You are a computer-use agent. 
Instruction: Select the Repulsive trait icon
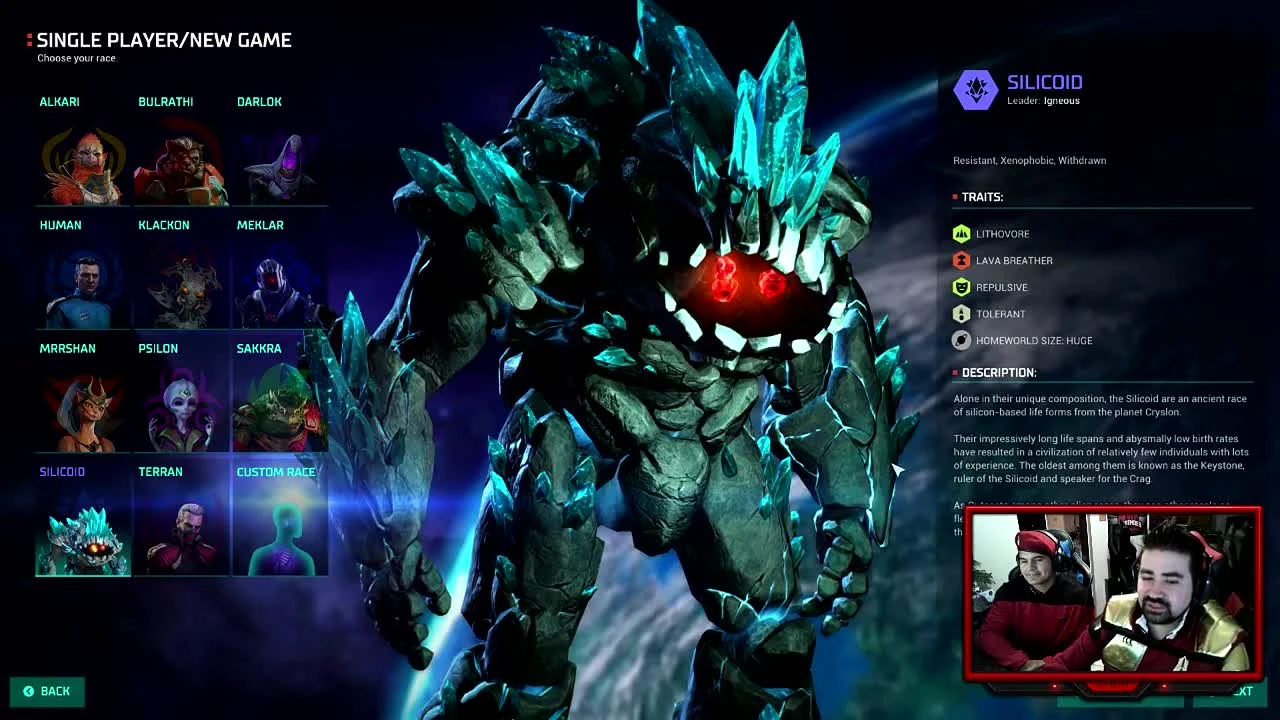tap(961, 287)
